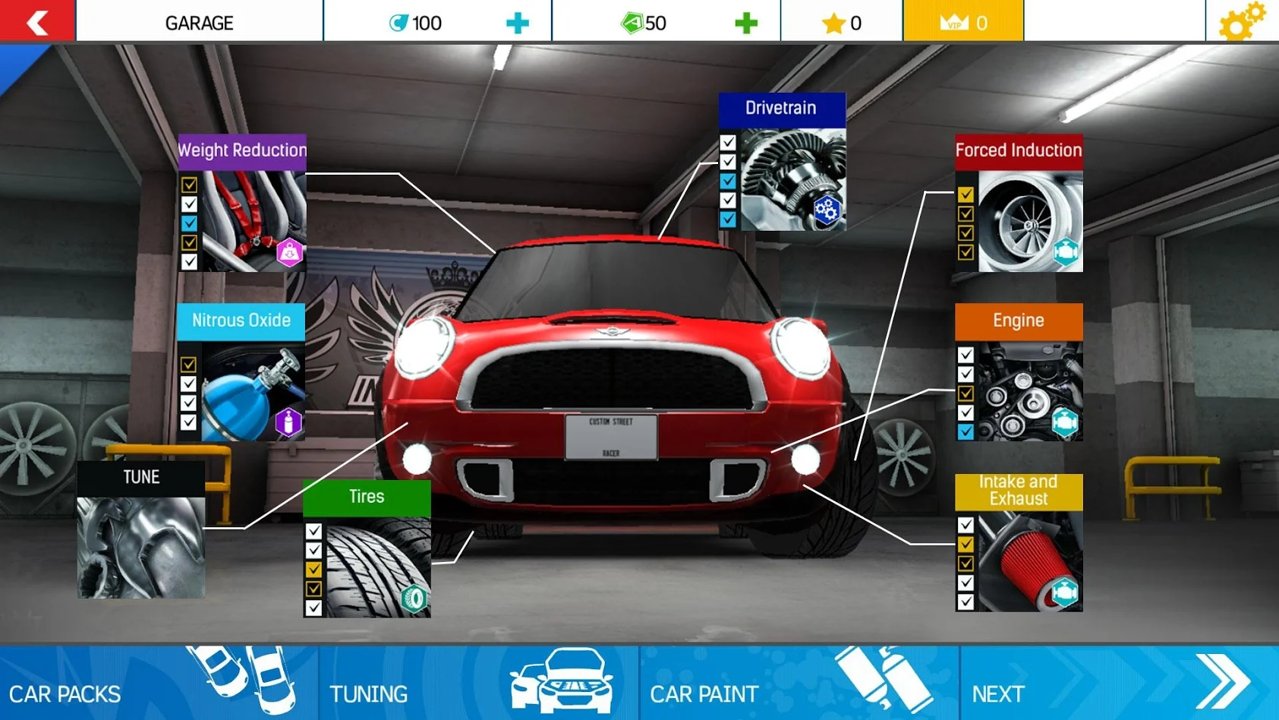Viewport: 1279px width, 720px height.
Task: Buy more green cash with plus button
Action: click(x=746, y=23)
